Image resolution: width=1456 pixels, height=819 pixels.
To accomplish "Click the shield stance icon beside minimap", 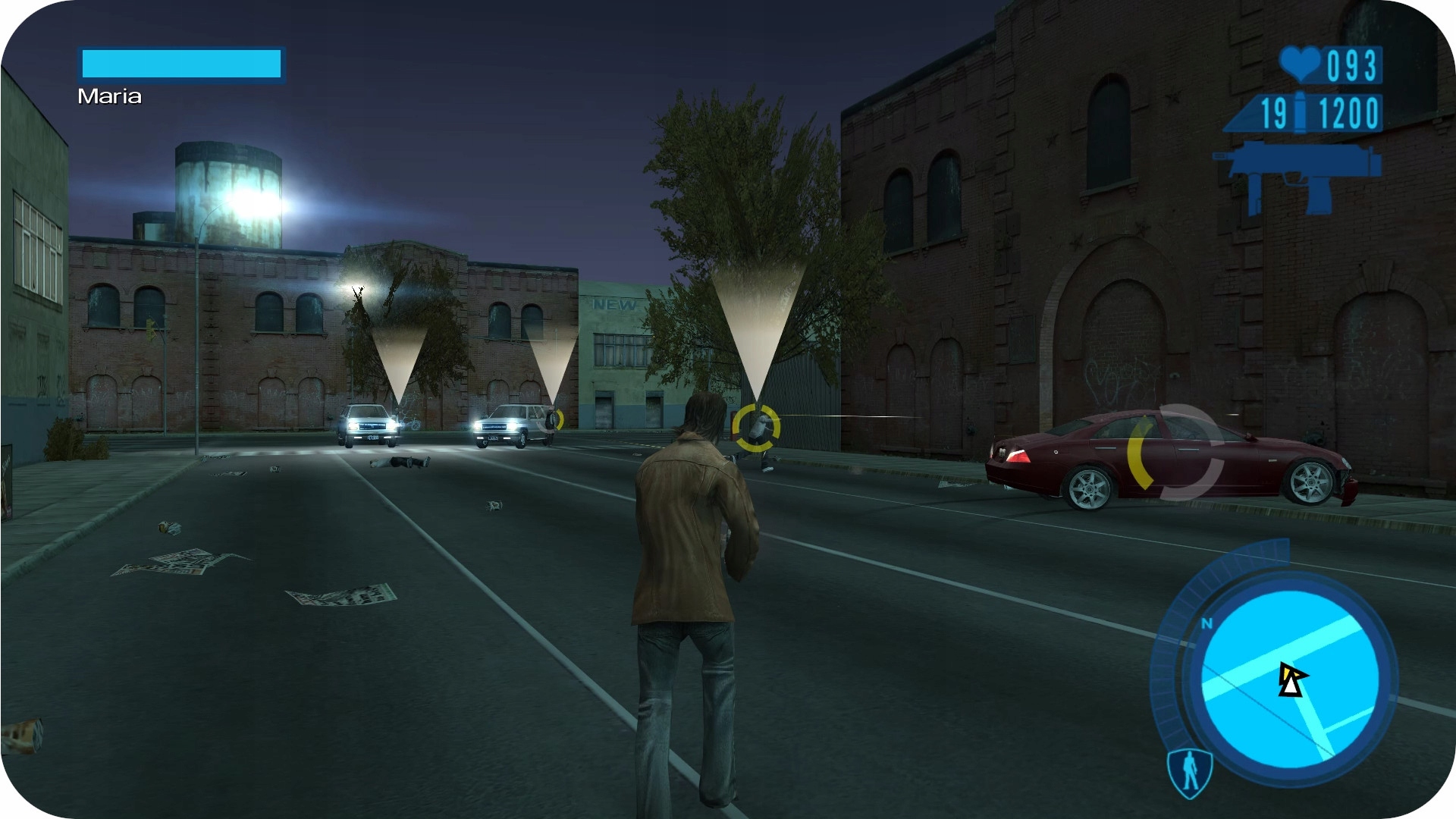I will point(1190,771).
